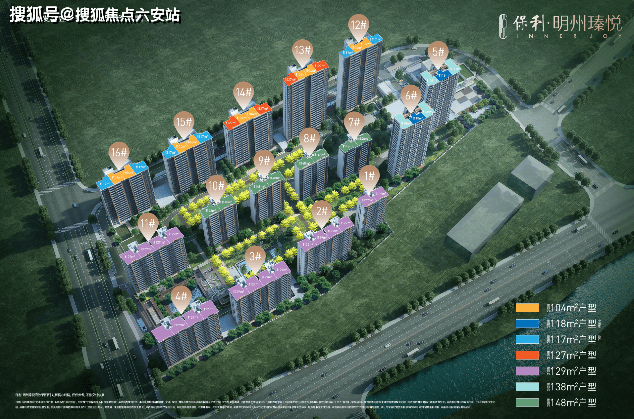The width and height of the screenshot is (634, 419).
Task: Select the 5# building pin
Action: click(x=437, y=52)
